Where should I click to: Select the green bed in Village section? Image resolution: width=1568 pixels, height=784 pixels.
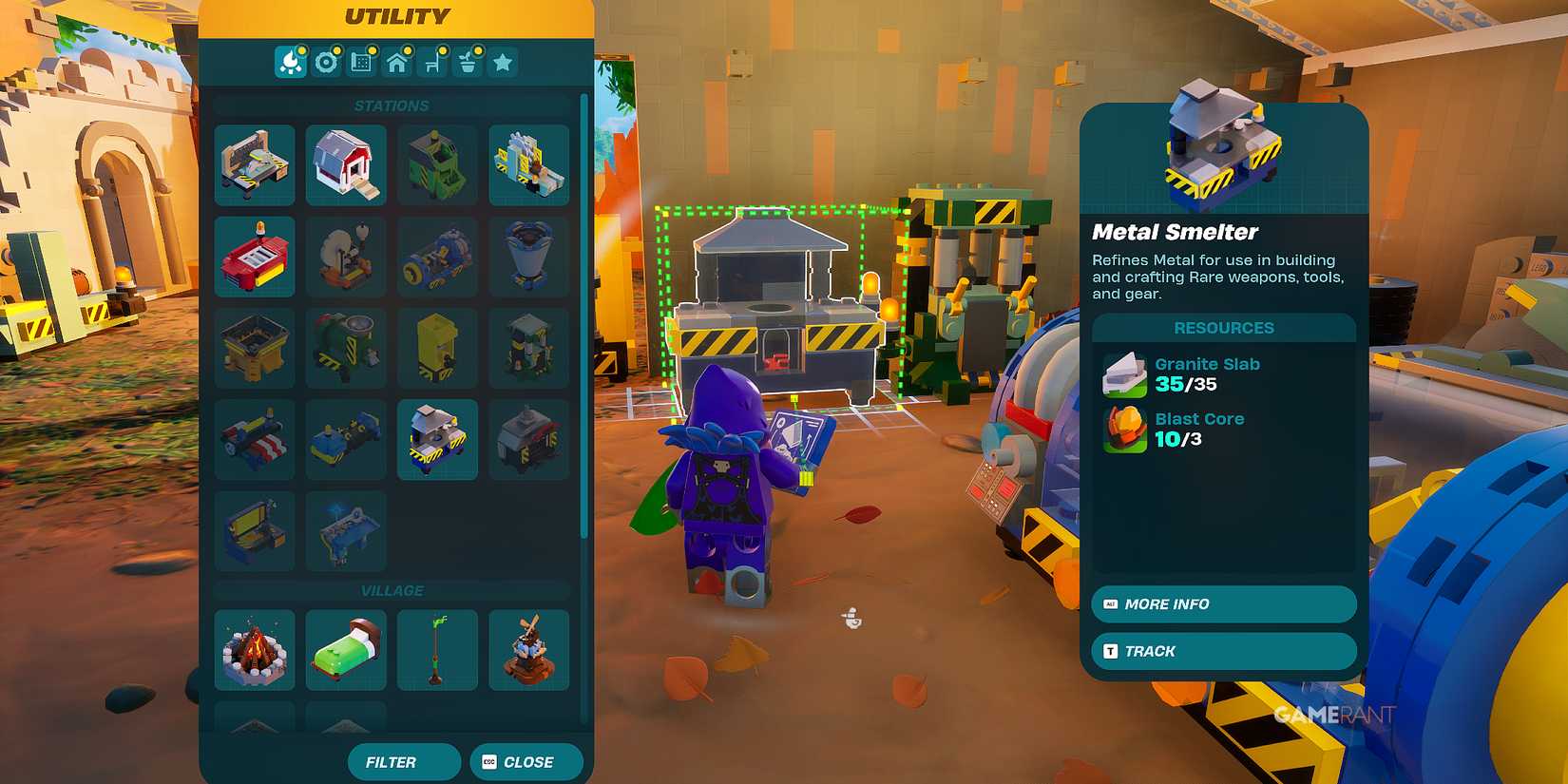click(x=346, y=650)
